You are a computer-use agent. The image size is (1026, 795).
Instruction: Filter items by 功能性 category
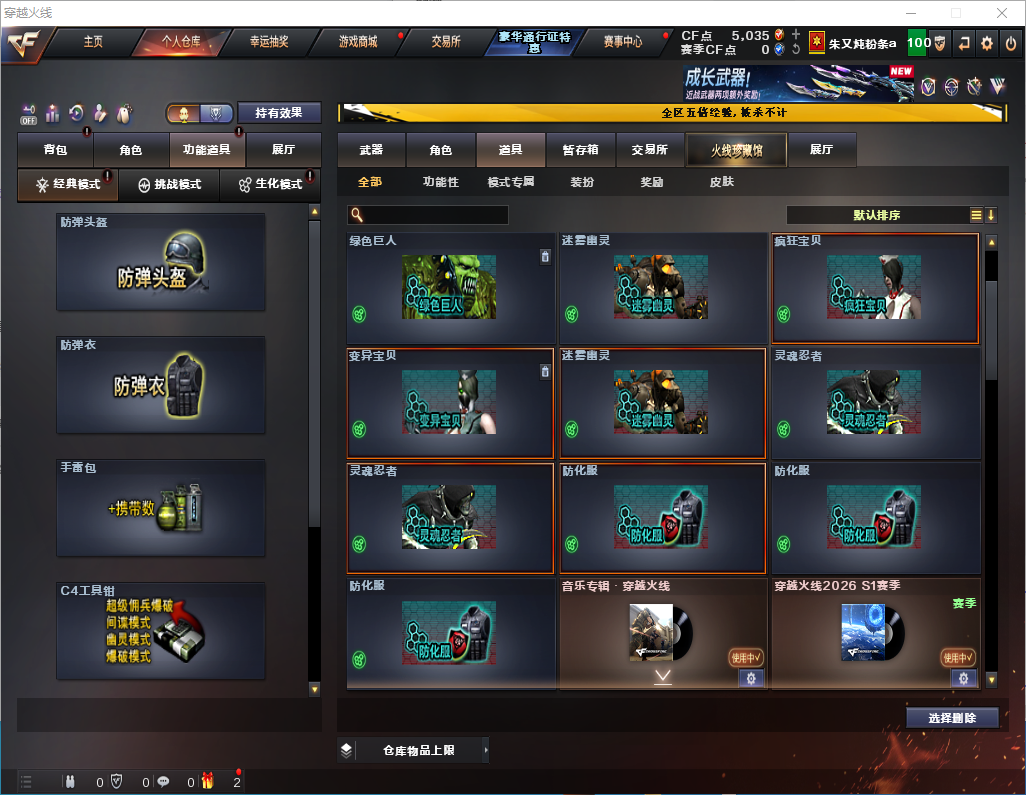pos(440,182)
